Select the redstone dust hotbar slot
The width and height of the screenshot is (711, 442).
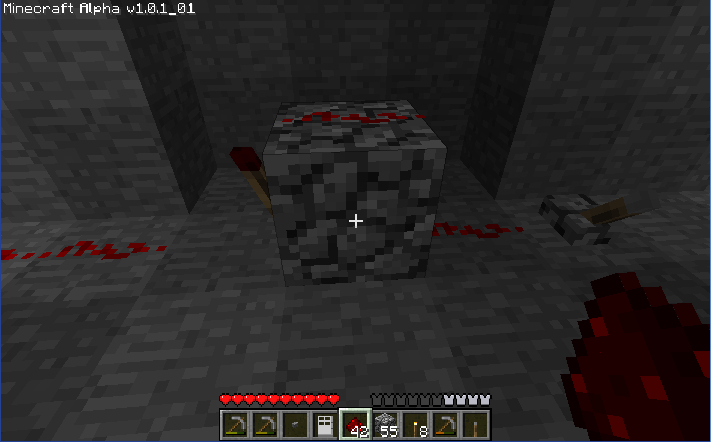[355, 424]
